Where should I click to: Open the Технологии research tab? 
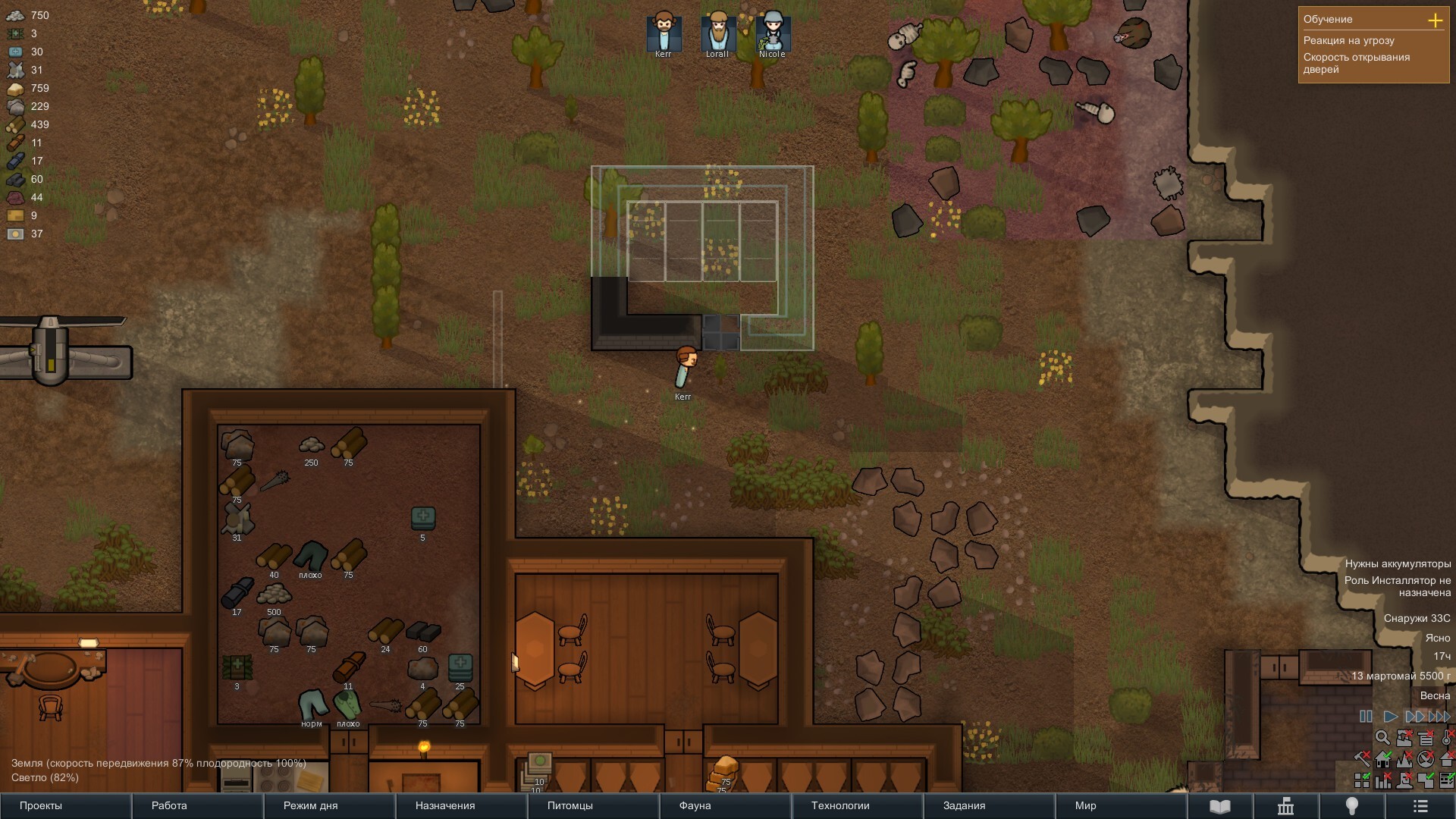point(857,805)
